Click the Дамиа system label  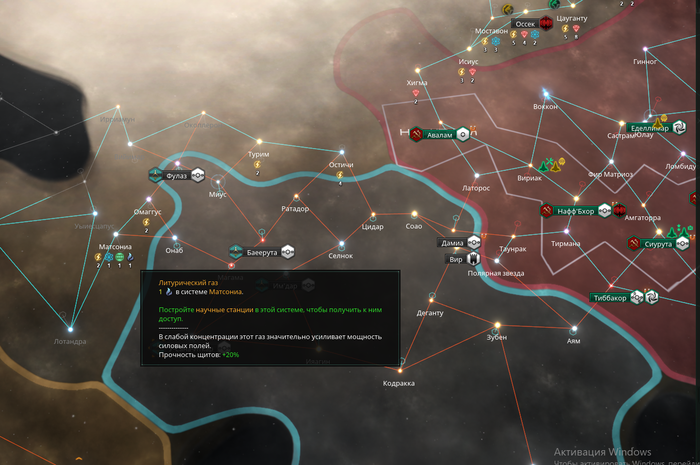[x=452, y=243]
